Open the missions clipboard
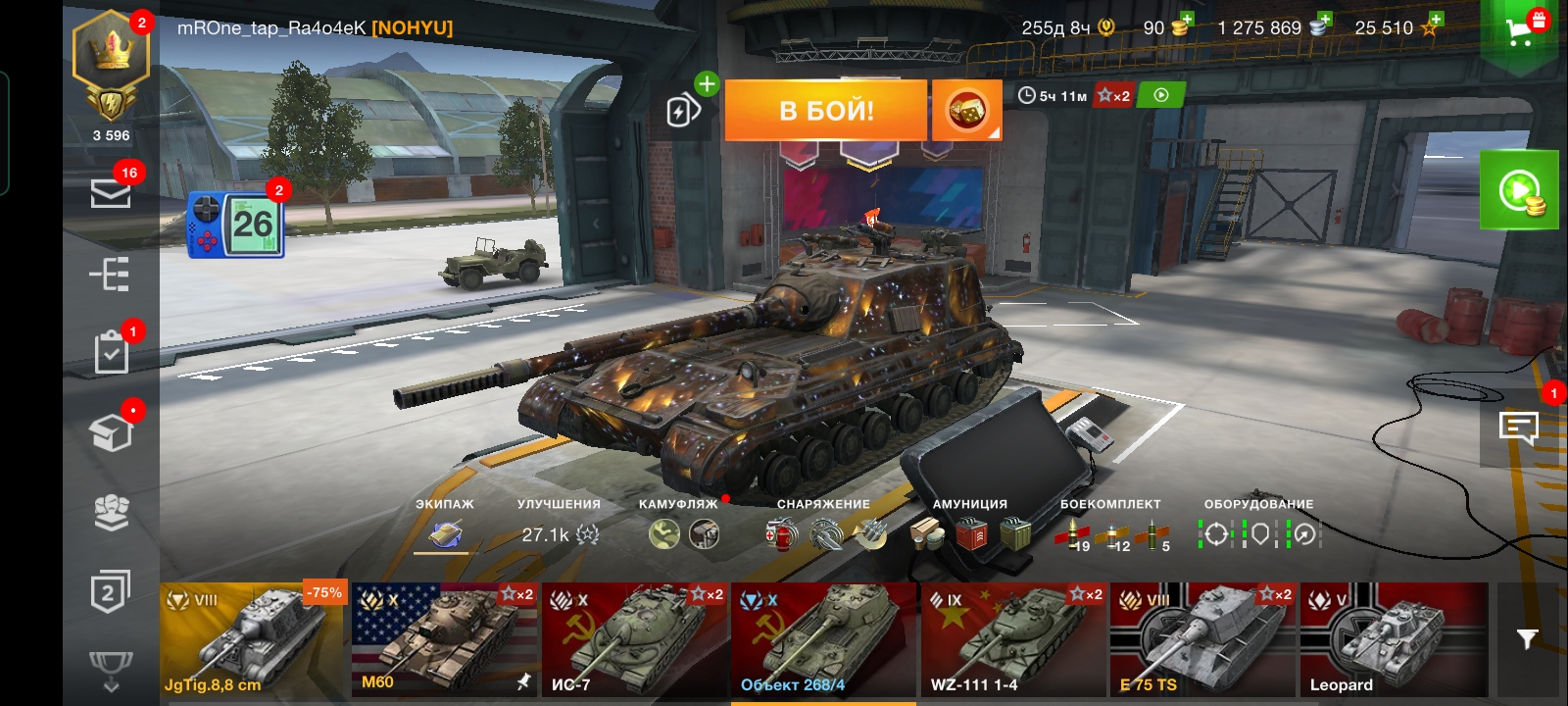 111,353
